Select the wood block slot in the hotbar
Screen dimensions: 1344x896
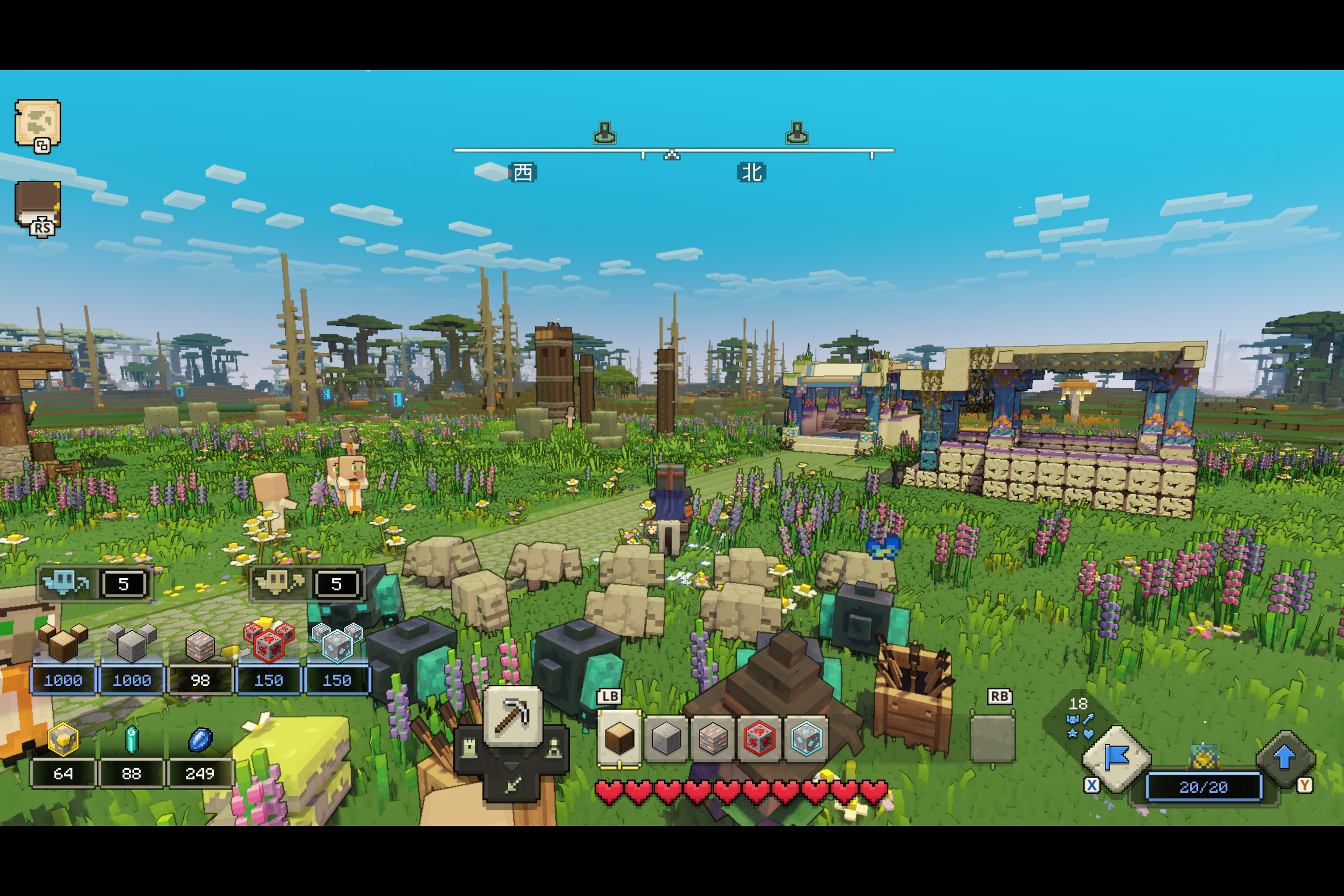coord(619,737)
